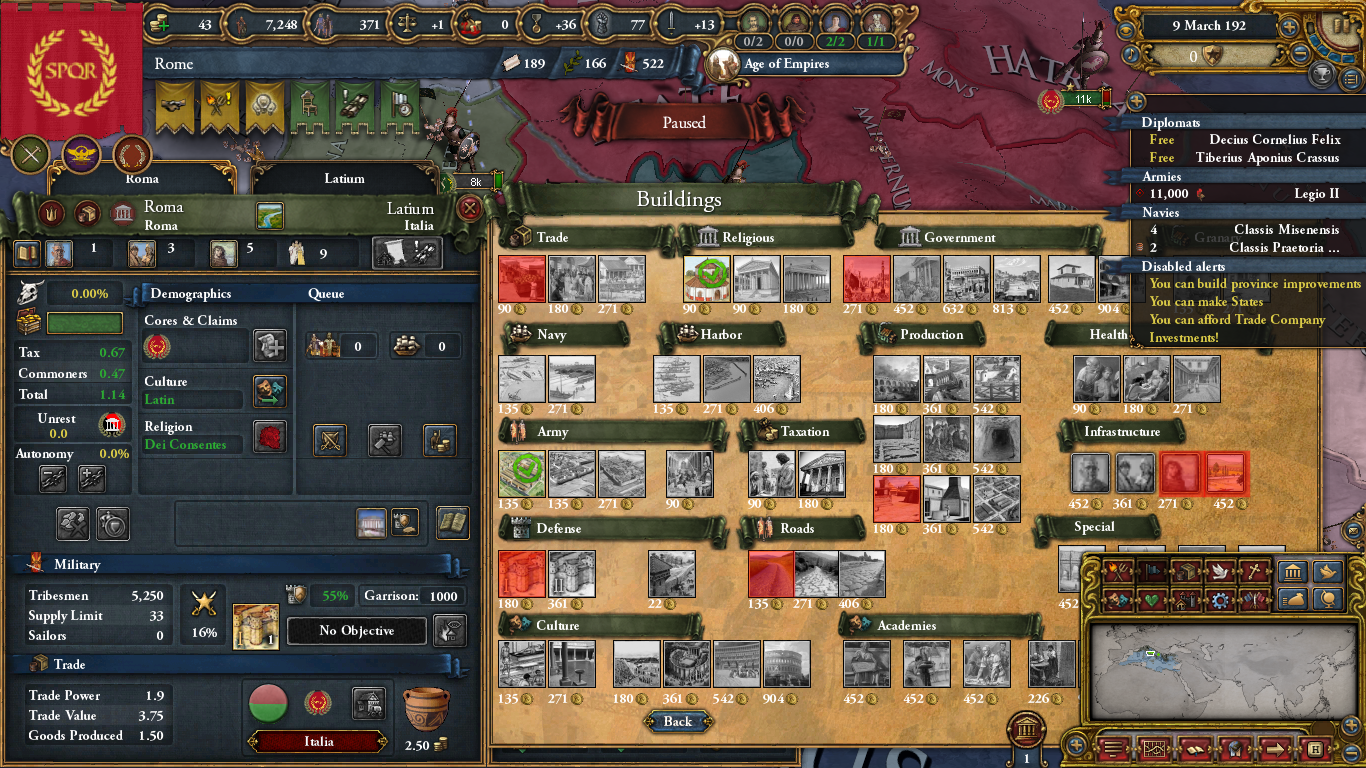The image size is (1366, 768).
Task: Open the economy money bag icon
Action: point(1294,599)
